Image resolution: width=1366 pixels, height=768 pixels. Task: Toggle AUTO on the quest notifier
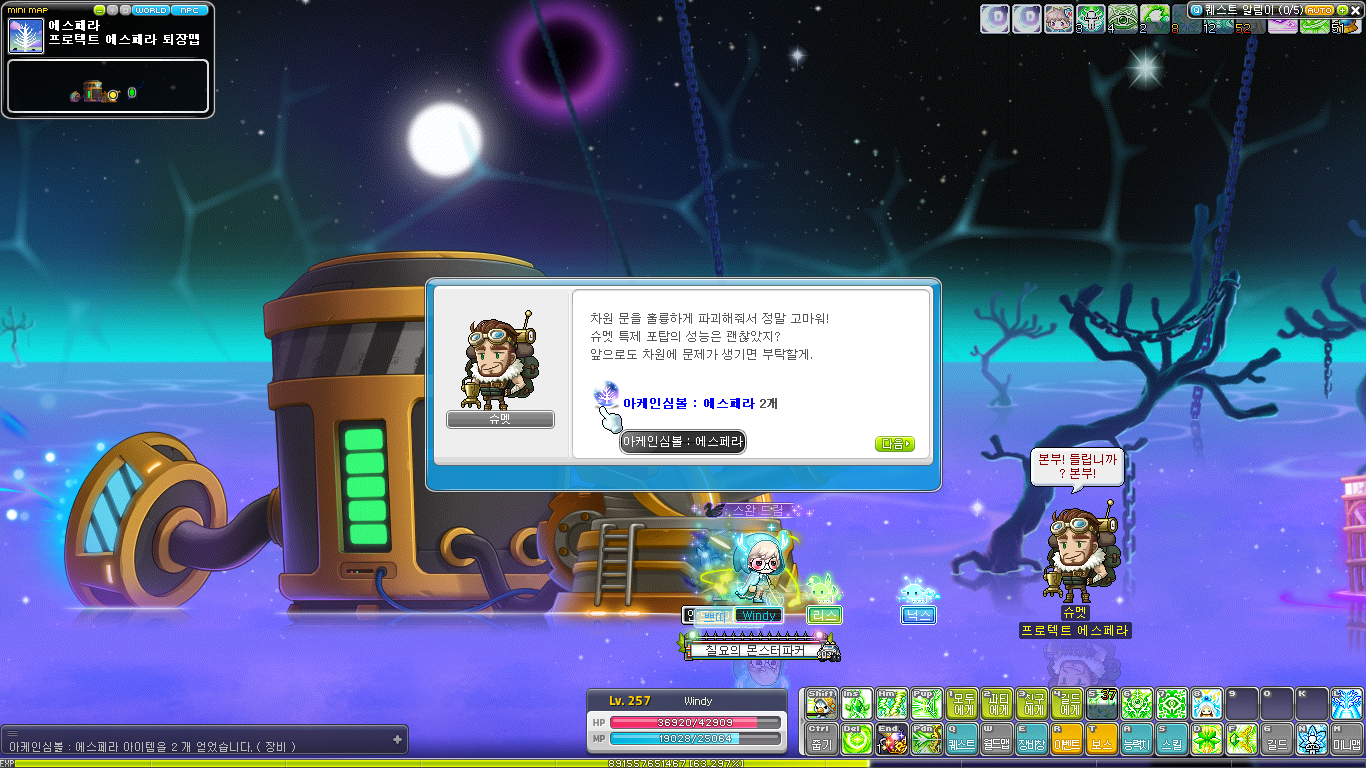coord(1319,9)
